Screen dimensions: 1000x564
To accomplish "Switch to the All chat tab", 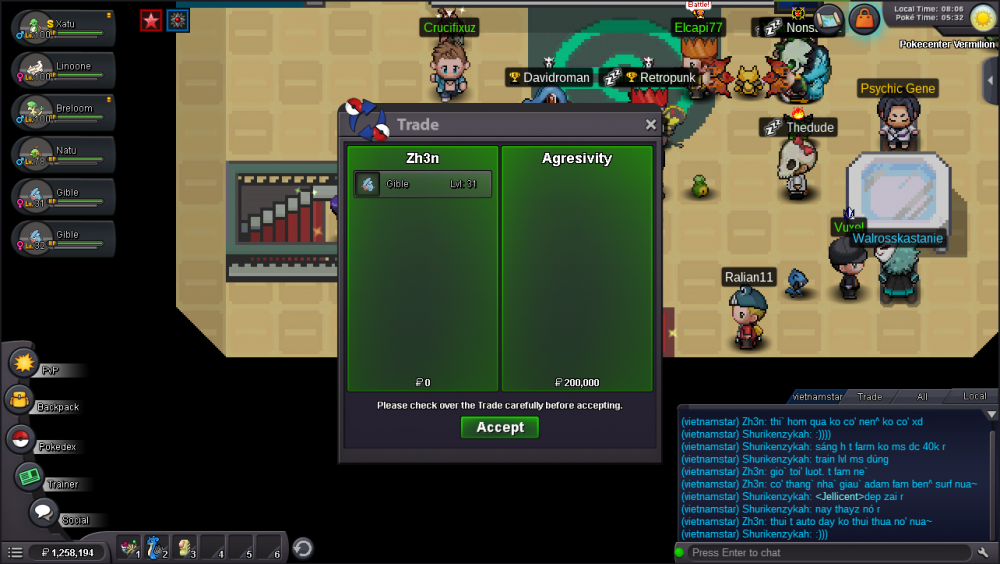I will 922,397.
